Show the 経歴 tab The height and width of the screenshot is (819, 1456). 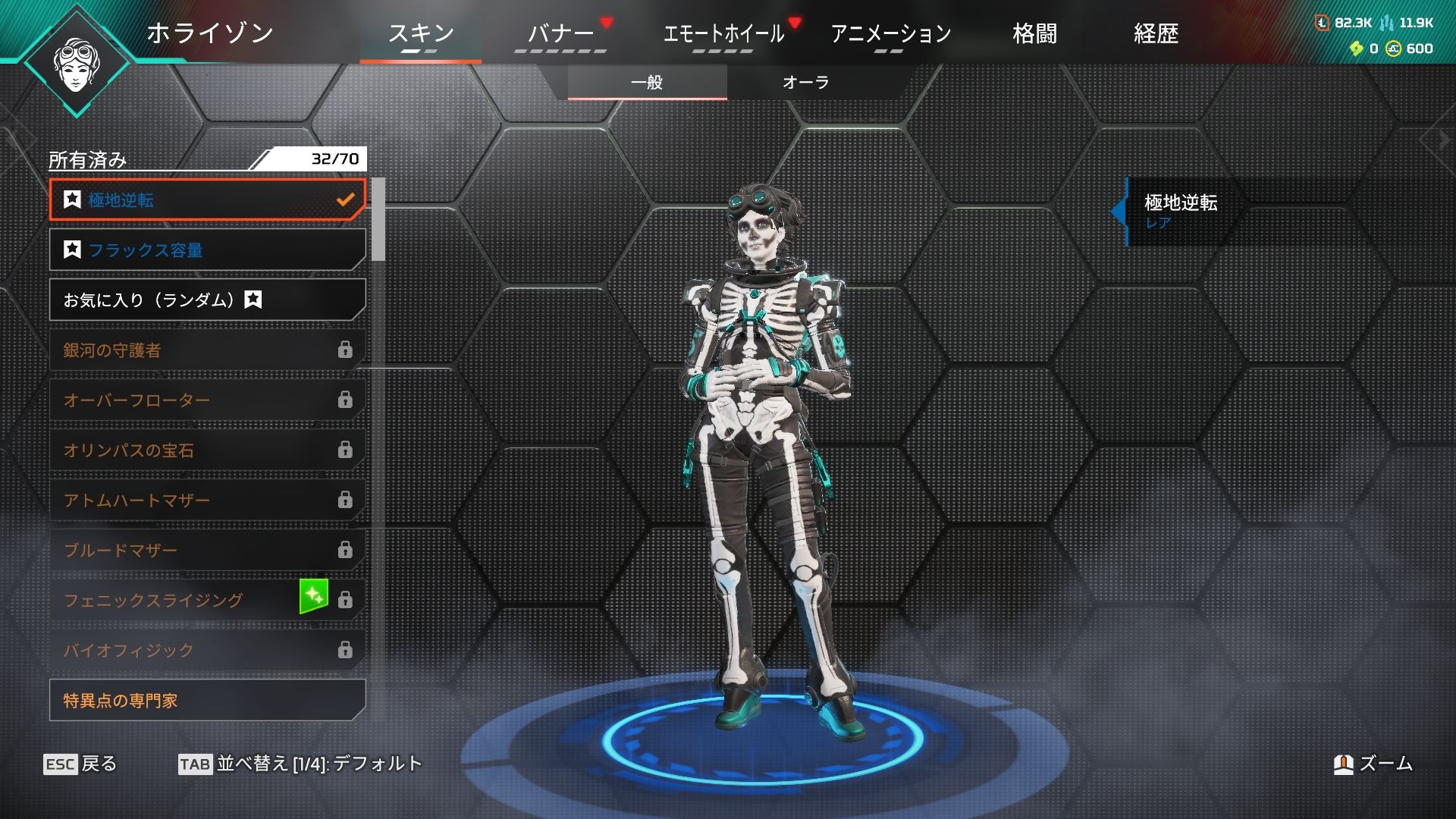pyautogui.click(x=1156, y=34)
